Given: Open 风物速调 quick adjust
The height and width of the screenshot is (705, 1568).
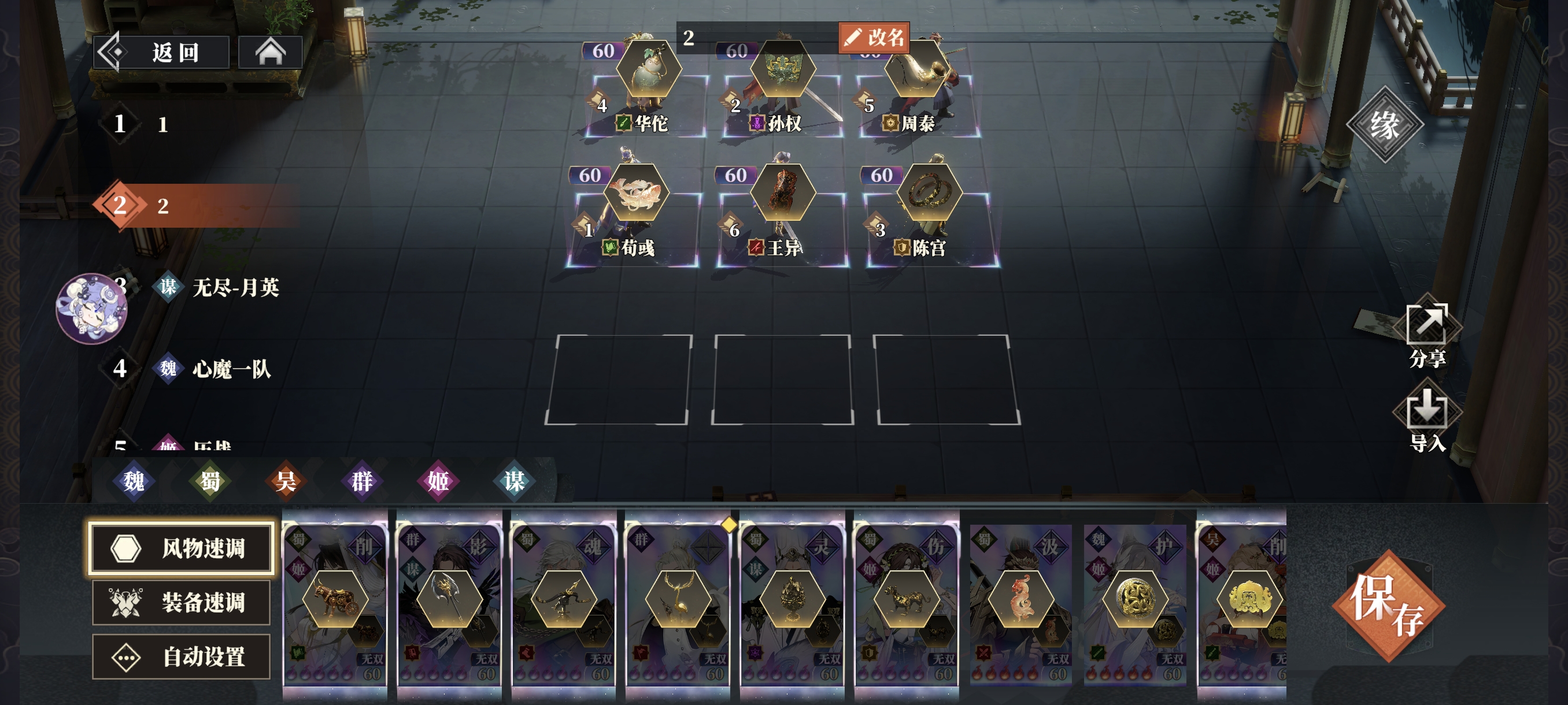Looking at the screenshot, I should 181,548.
